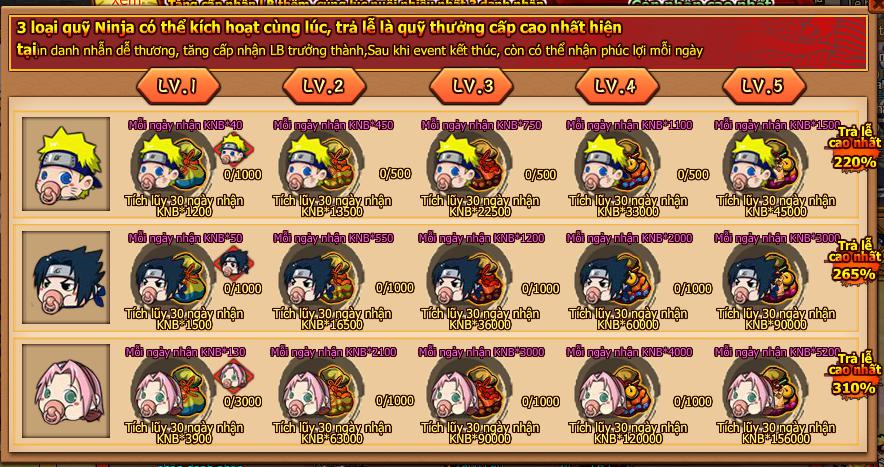Viewport: 884px width, 467px height.
Task: Open Sakura fund KNB*130 reward icon
Action: (171, 387)
